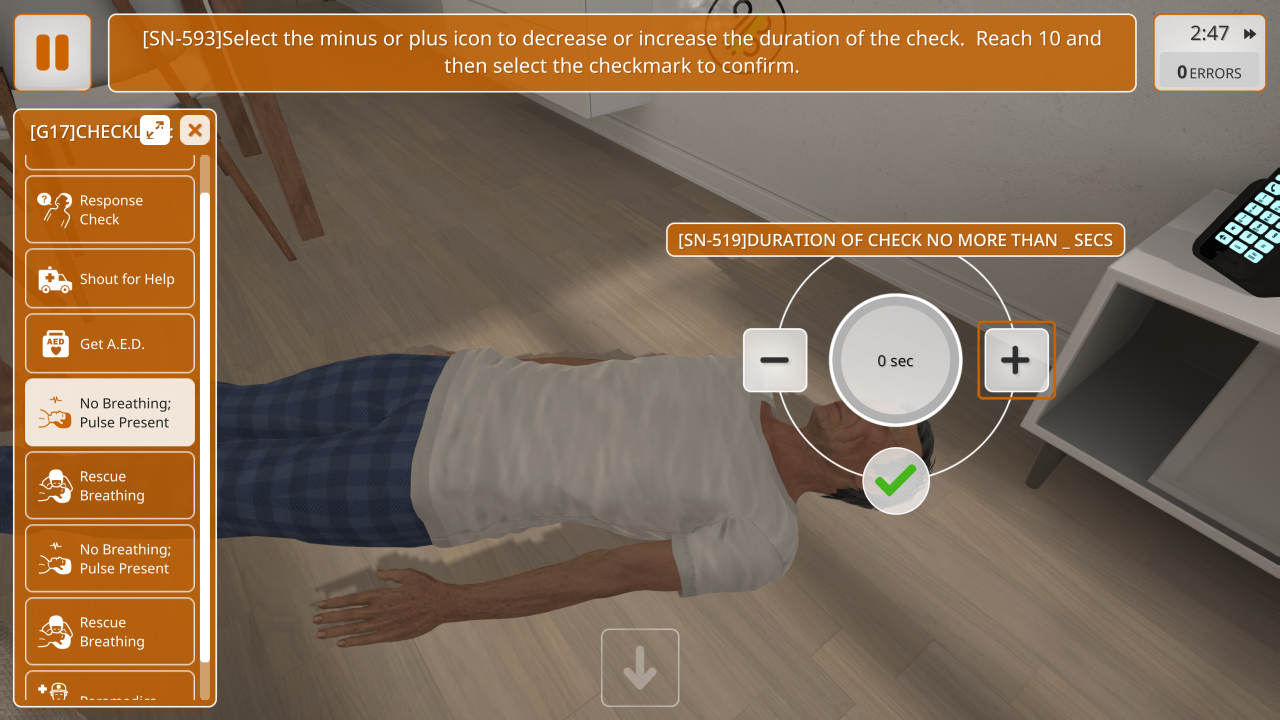Expand the checklist panel
The image size is (1280, 720).
point(155,129)
